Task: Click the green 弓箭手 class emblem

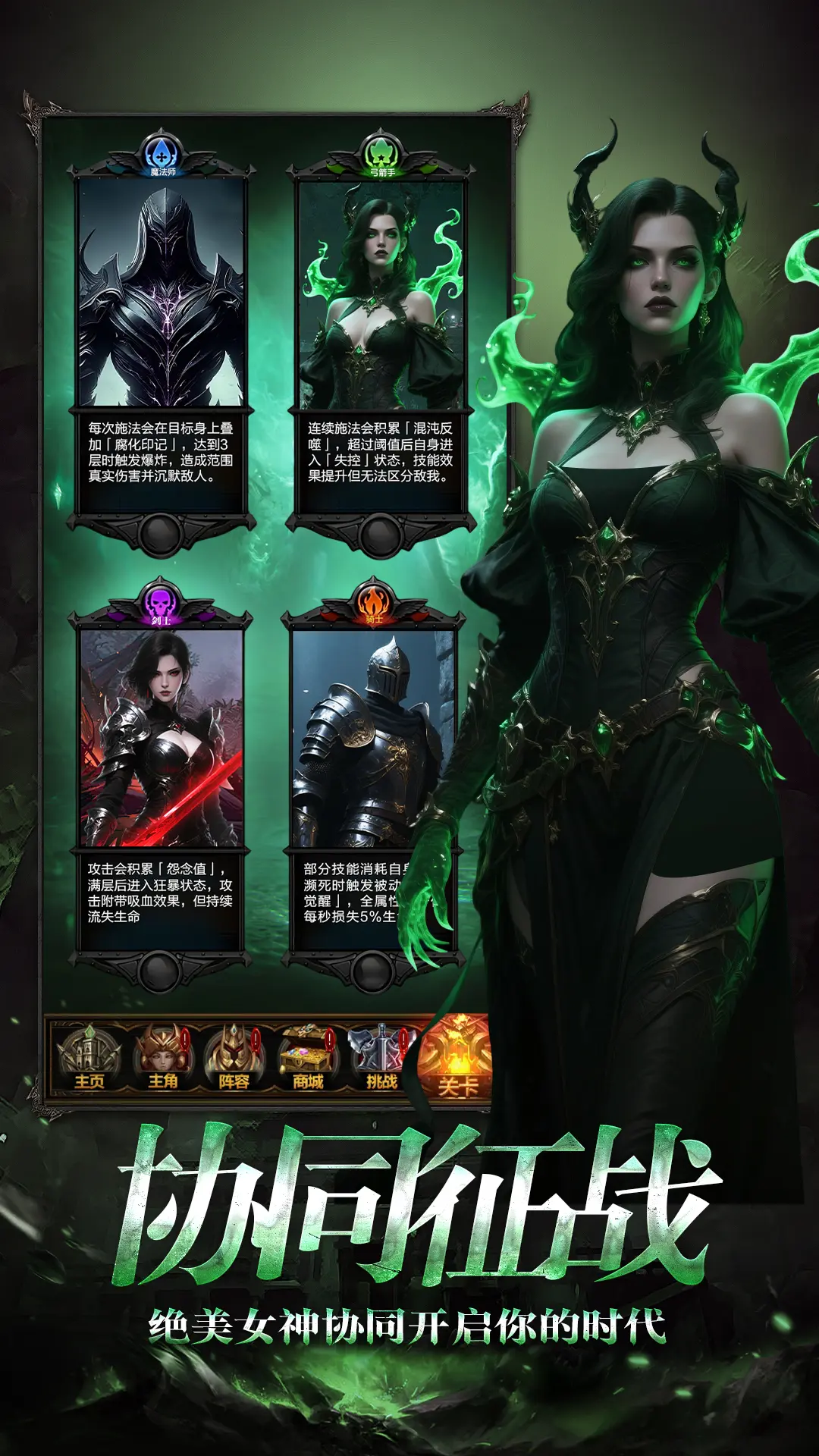Action: pyautogui.click(x=381, y=155)
